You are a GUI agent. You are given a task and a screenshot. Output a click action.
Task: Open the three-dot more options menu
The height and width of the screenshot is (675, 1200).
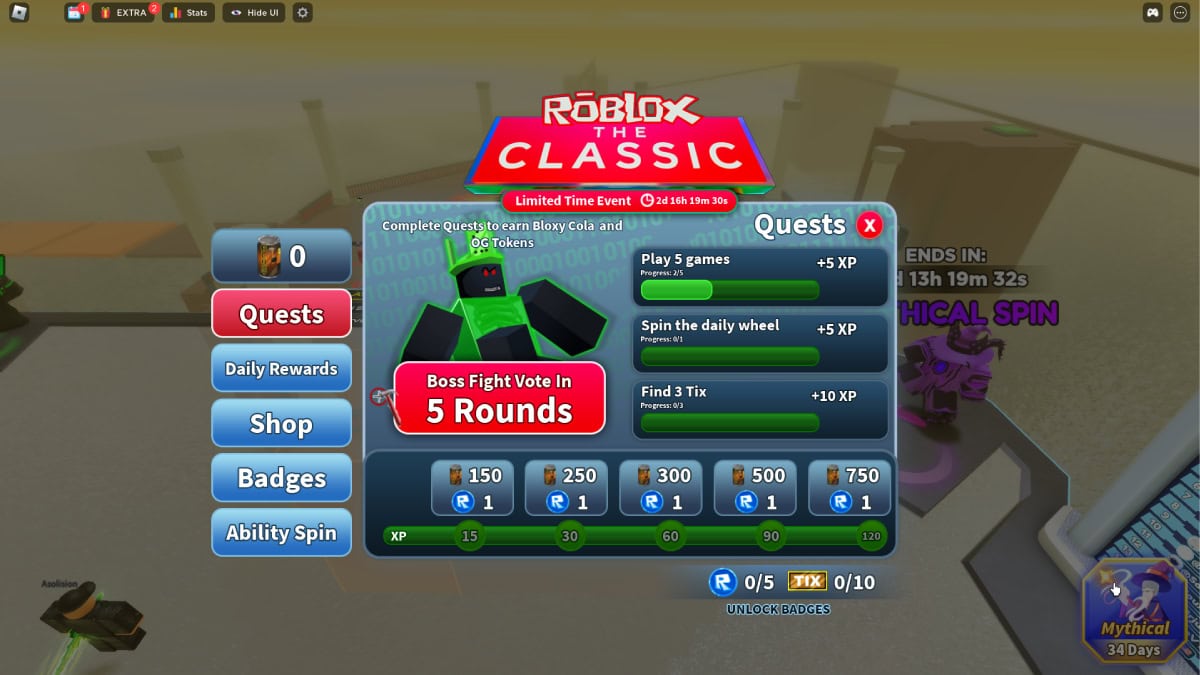tap(1180, 13)
